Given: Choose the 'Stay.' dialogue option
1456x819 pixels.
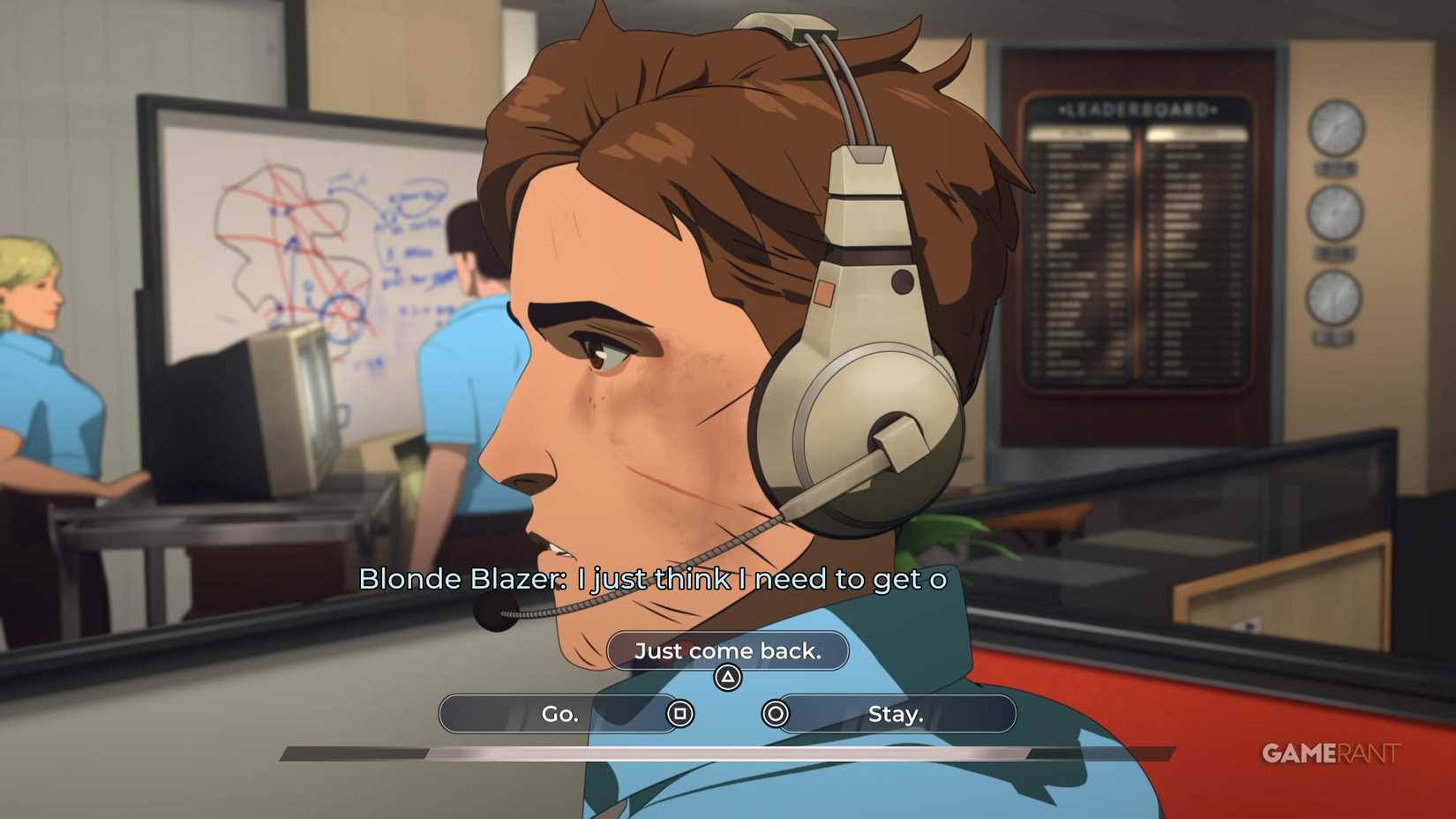Looking at the screenshot, I should 895,714.
